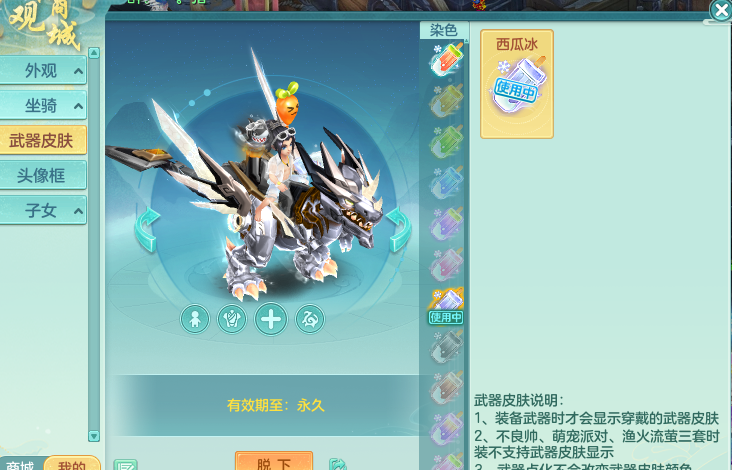Expand the 坐骑 mount category

44,106
